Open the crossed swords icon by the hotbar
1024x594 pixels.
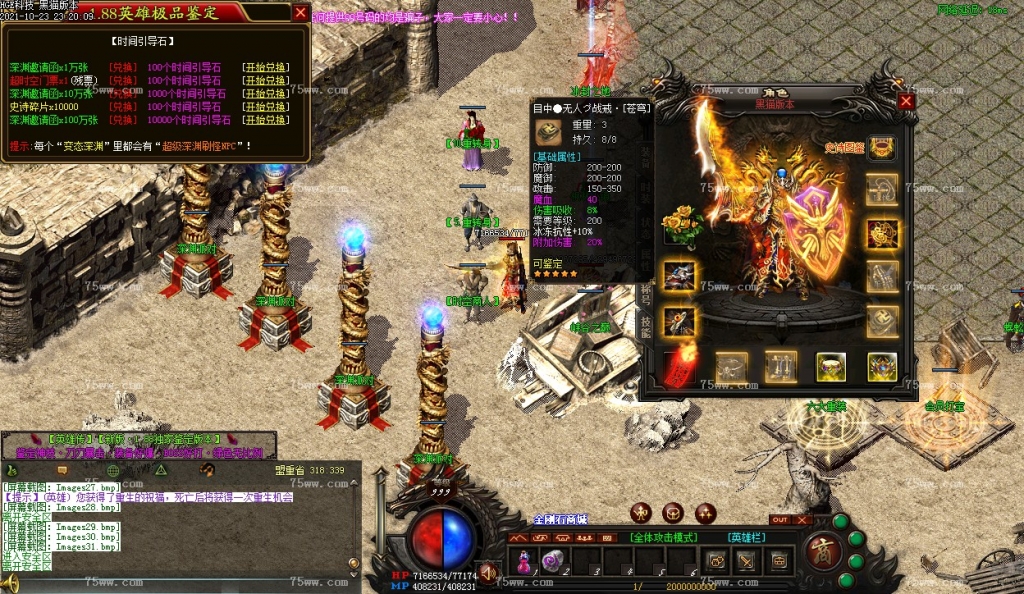745,561
